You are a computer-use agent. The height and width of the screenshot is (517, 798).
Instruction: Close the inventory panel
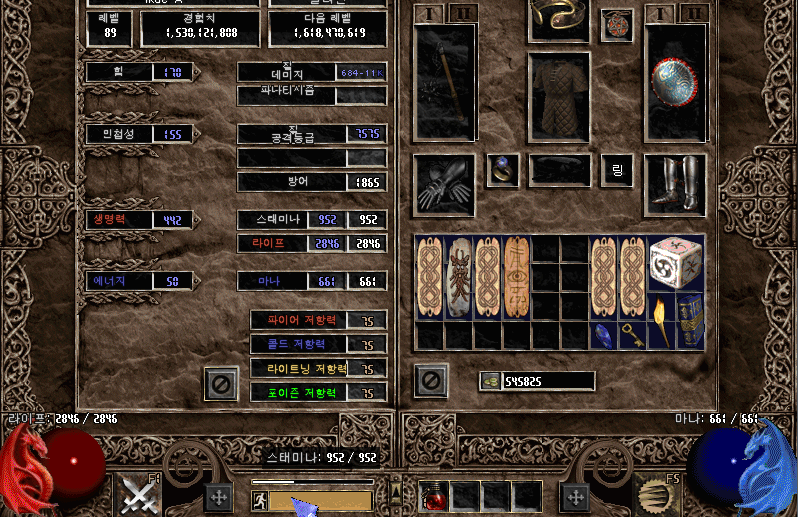(x=431, y=381)
